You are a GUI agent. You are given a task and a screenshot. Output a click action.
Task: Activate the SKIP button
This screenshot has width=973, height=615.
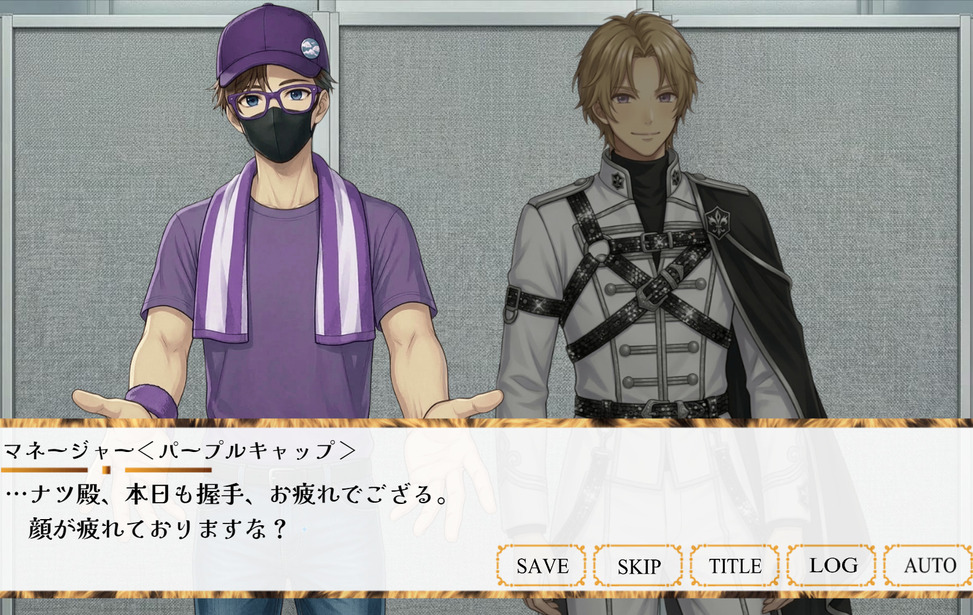pos(638,566)
